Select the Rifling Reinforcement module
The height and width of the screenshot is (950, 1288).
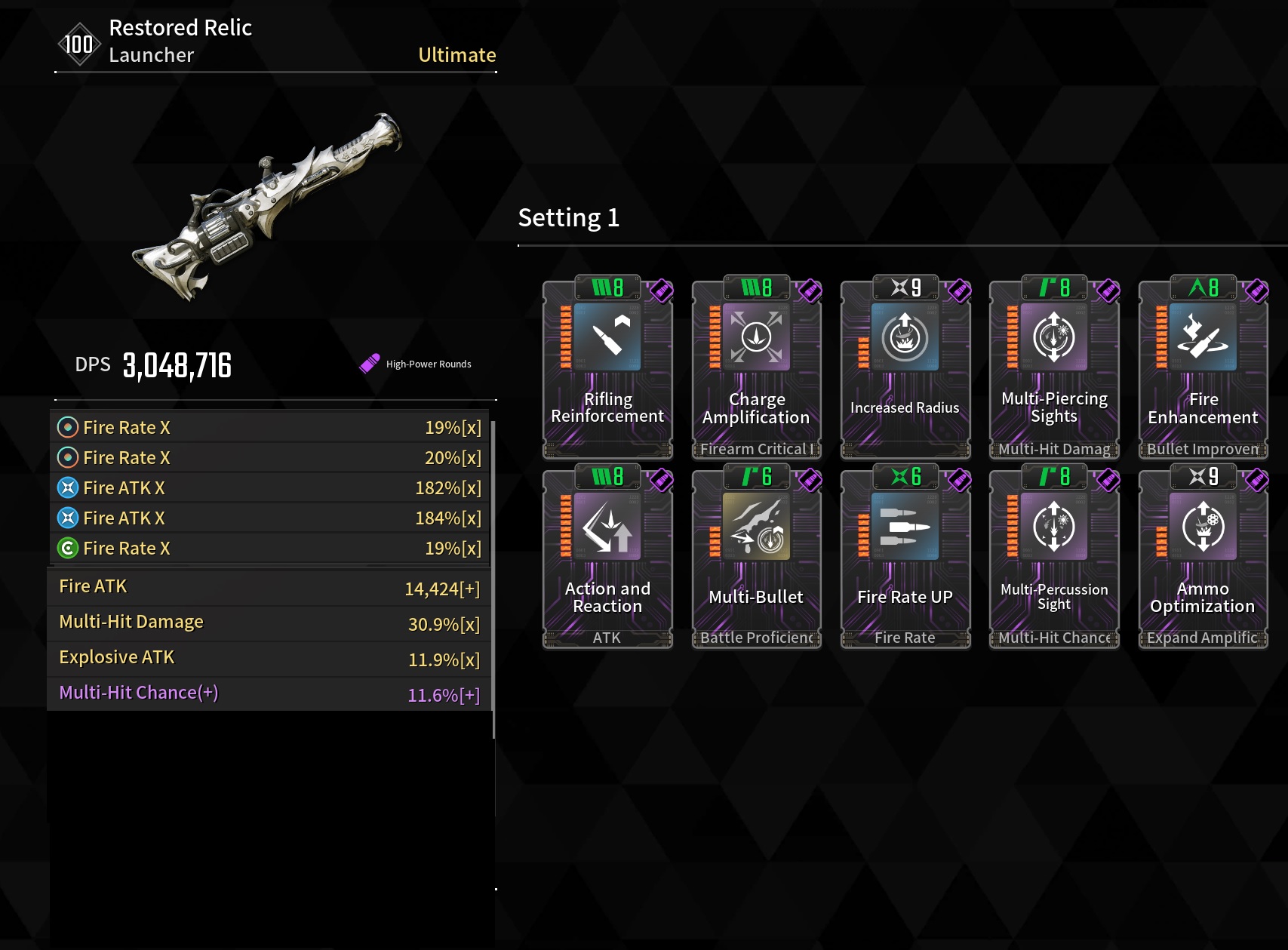[x=607, y=367]
